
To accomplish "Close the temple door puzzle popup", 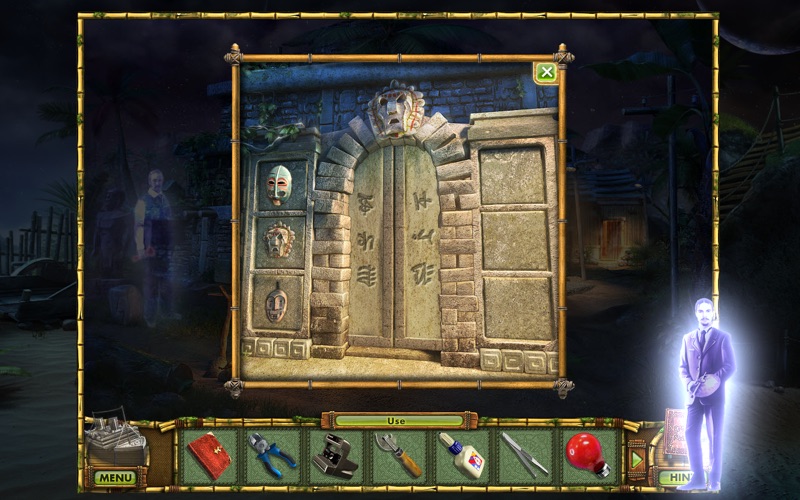I will (545, 72).
